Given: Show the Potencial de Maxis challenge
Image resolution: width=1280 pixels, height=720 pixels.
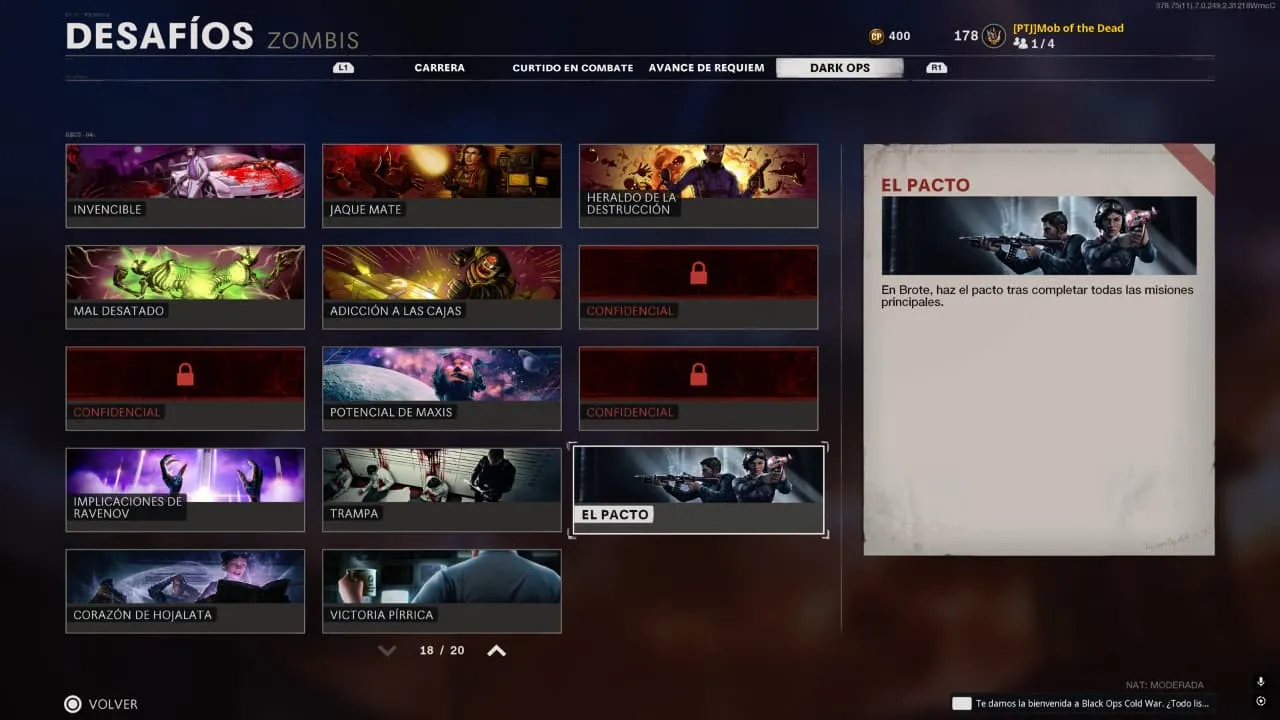Looking at the screenshot, I should (x=441, y=388).
